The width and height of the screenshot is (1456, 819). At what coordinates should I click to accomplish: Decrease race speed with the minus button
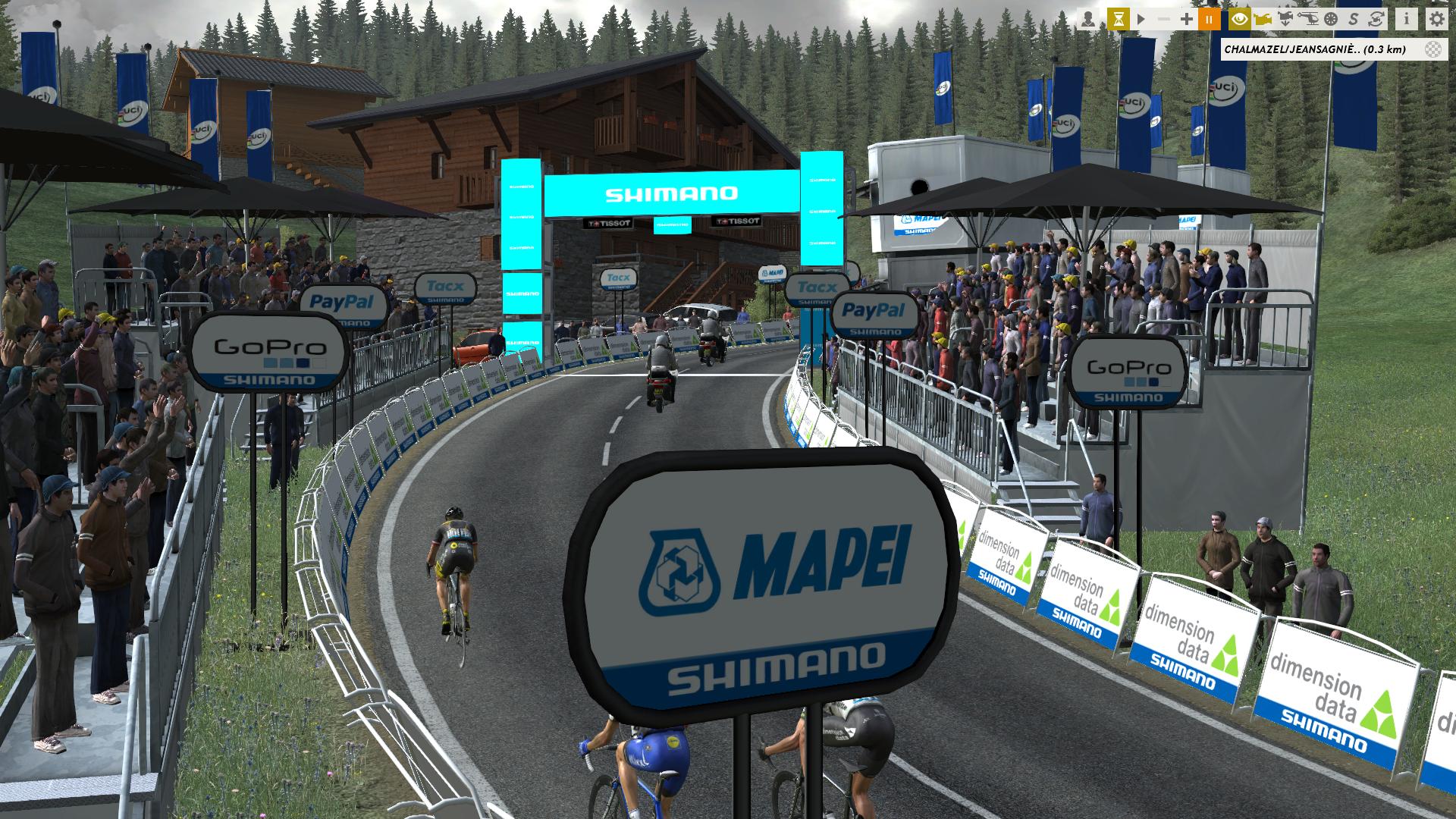coord(1164,19)
